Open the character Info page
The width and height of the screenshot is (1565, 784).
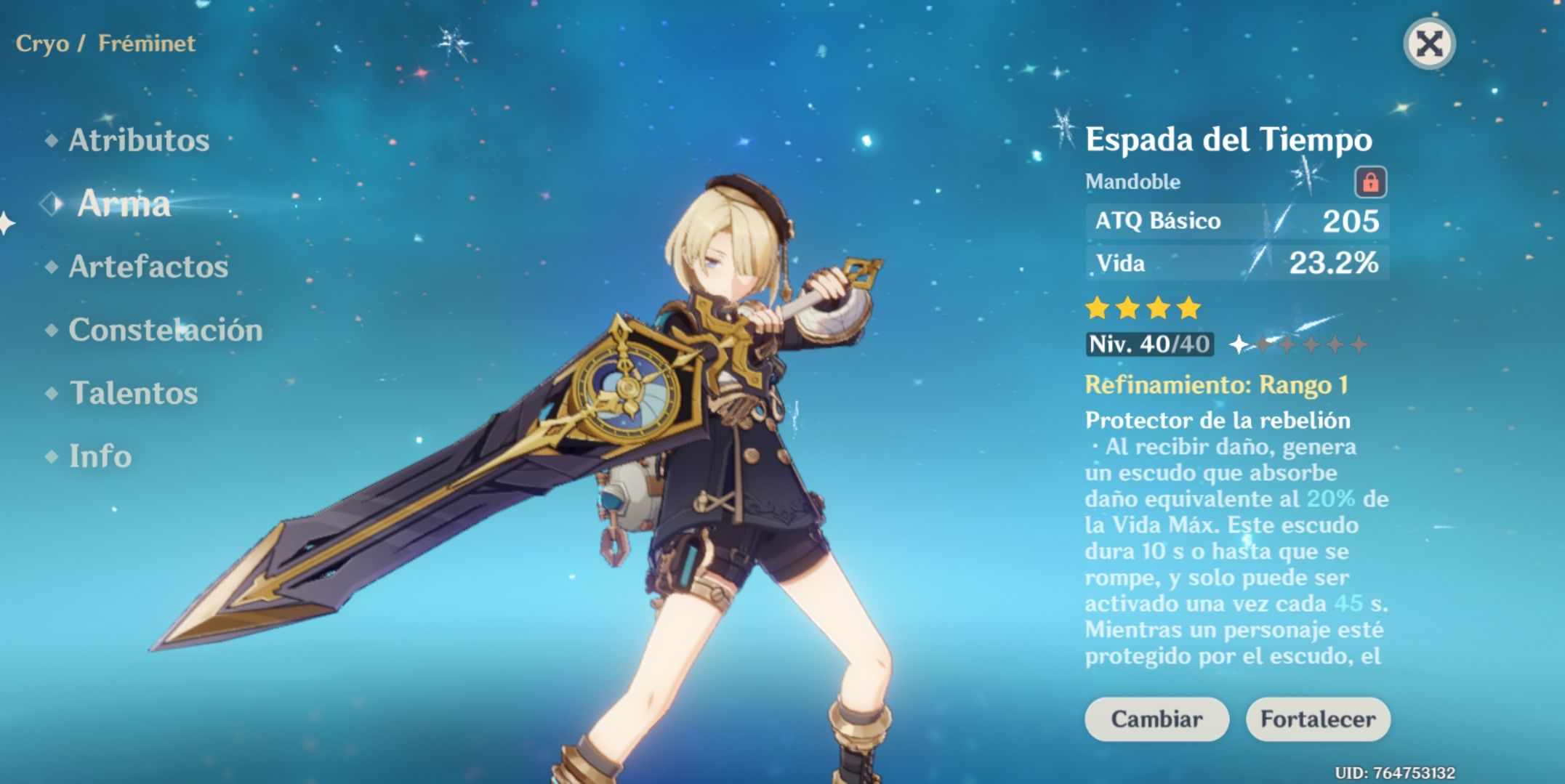tap(102, 457)
